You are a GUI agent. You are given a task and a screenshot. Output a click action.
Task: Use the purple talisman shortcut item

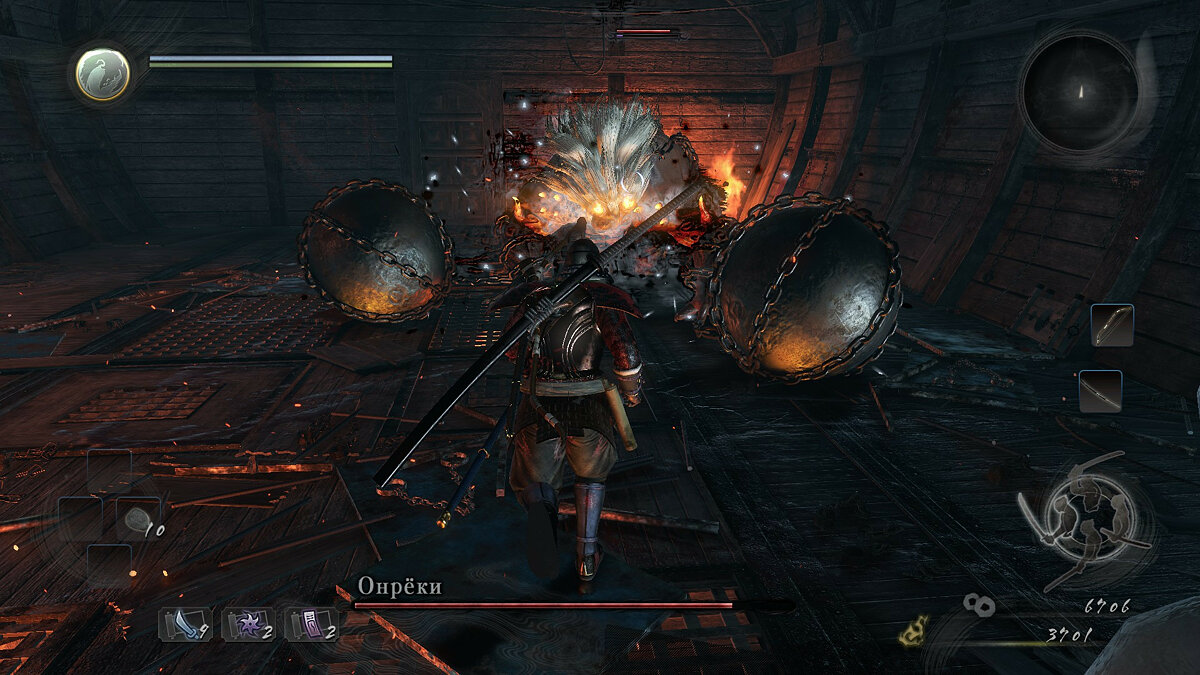tap(311, 625)
